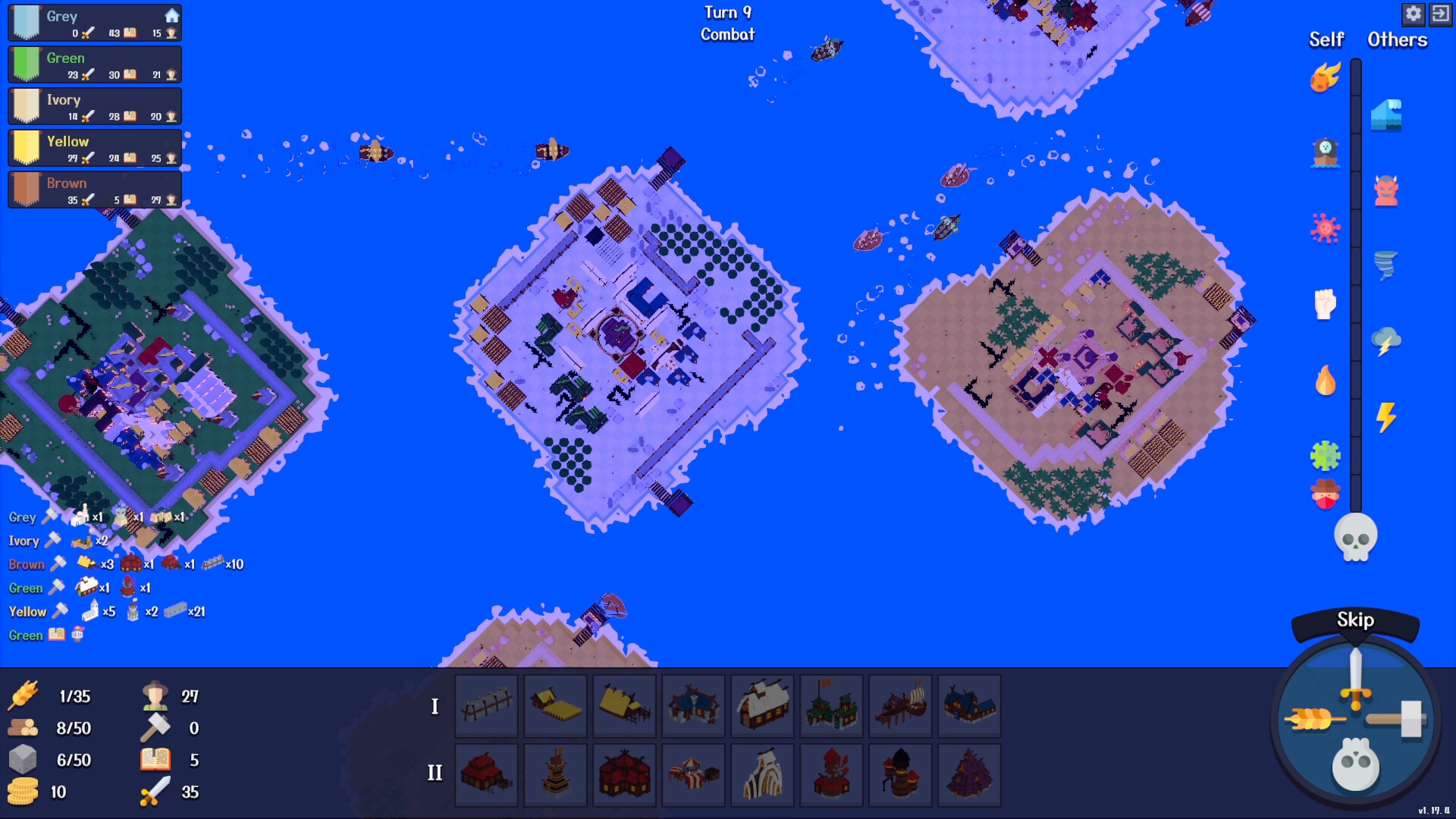The height and width of the screenshot is (819, 1456).
Task: Select the windmill building in tier II
Action: pyautogui.click(x=832, y=775)
